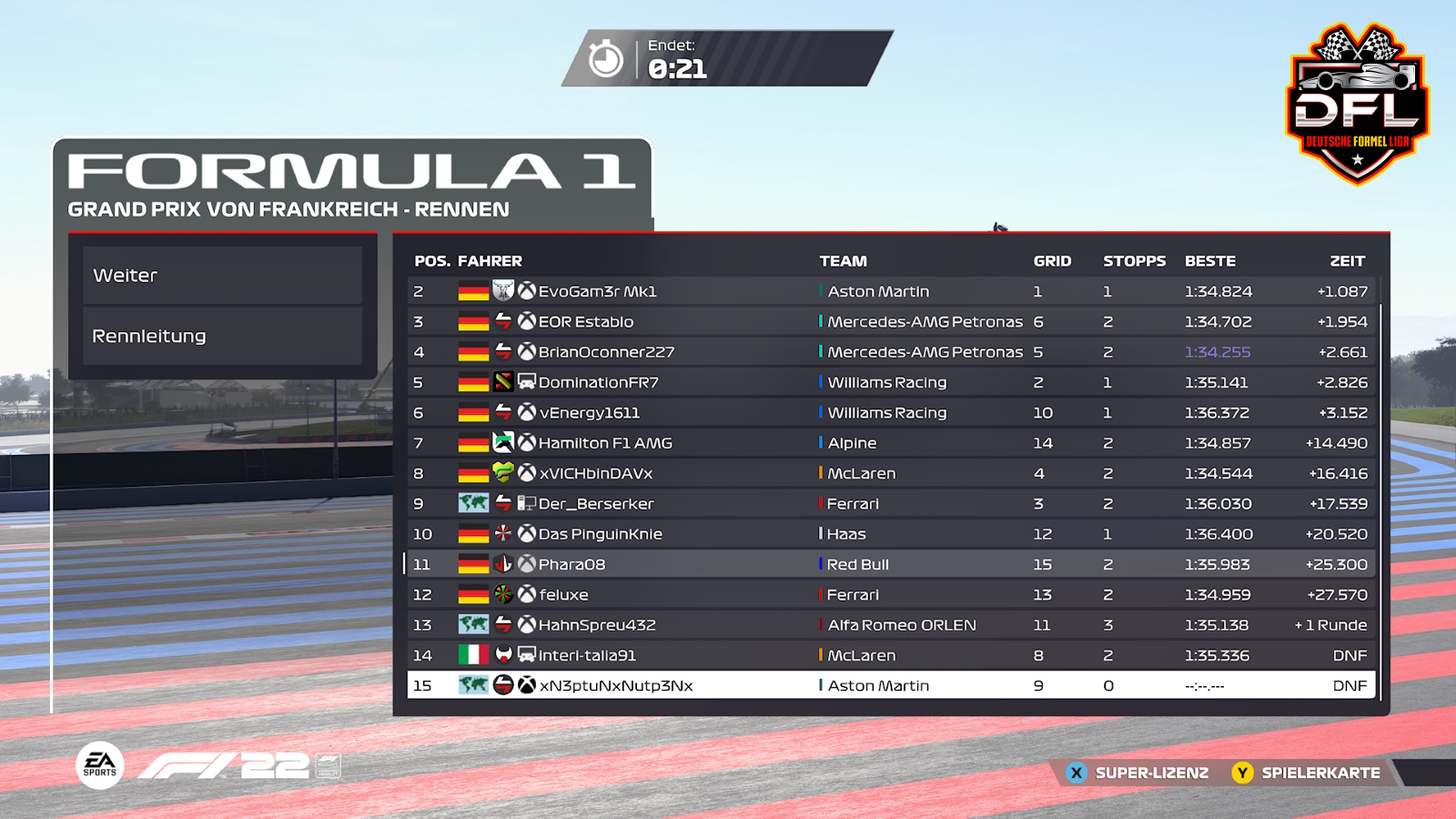Select the Weiter menu entry
Screen dimensions: 1456x819
[222, 275]
